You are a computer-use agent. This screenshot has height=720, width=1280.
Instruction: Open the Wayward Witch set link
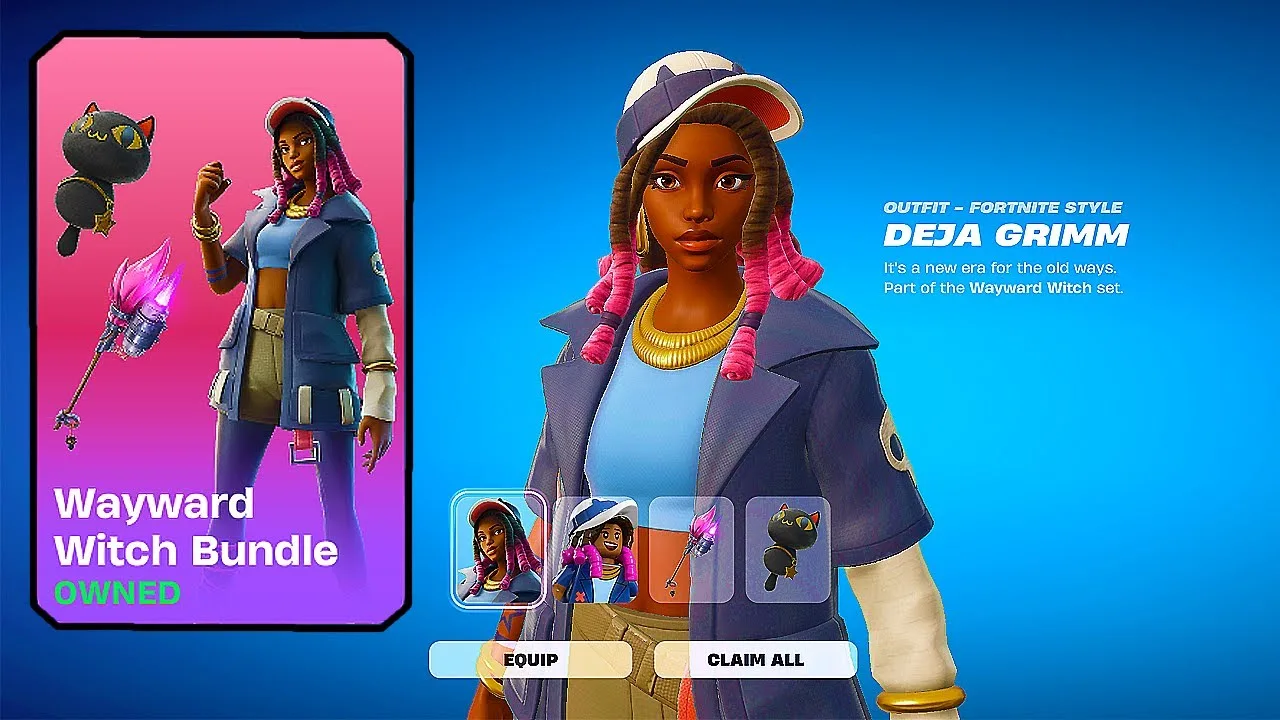pos(1027,287)
